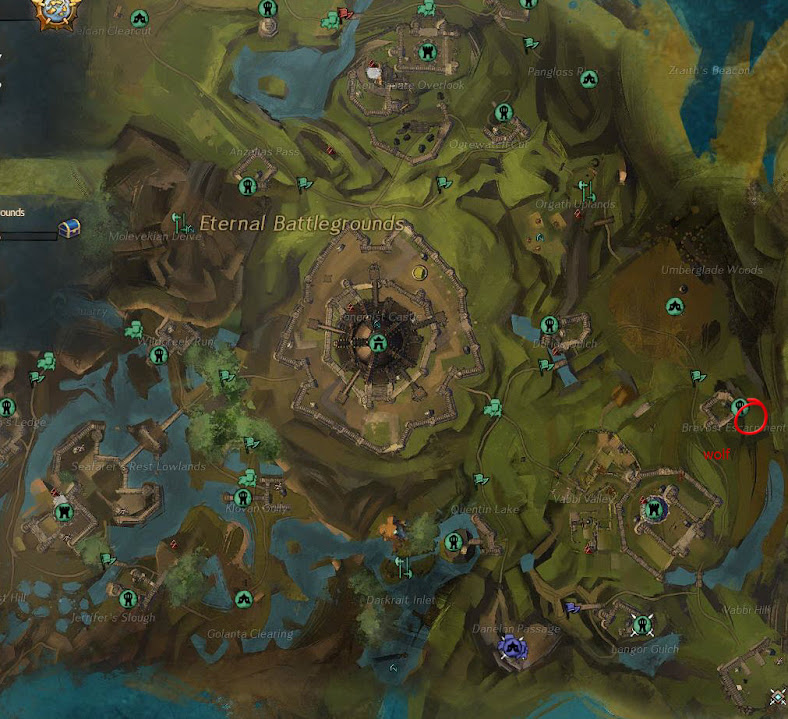
Task: Select the Umberglade Woods camp marker
Action: pyautogui.click(x=675, y=306)
